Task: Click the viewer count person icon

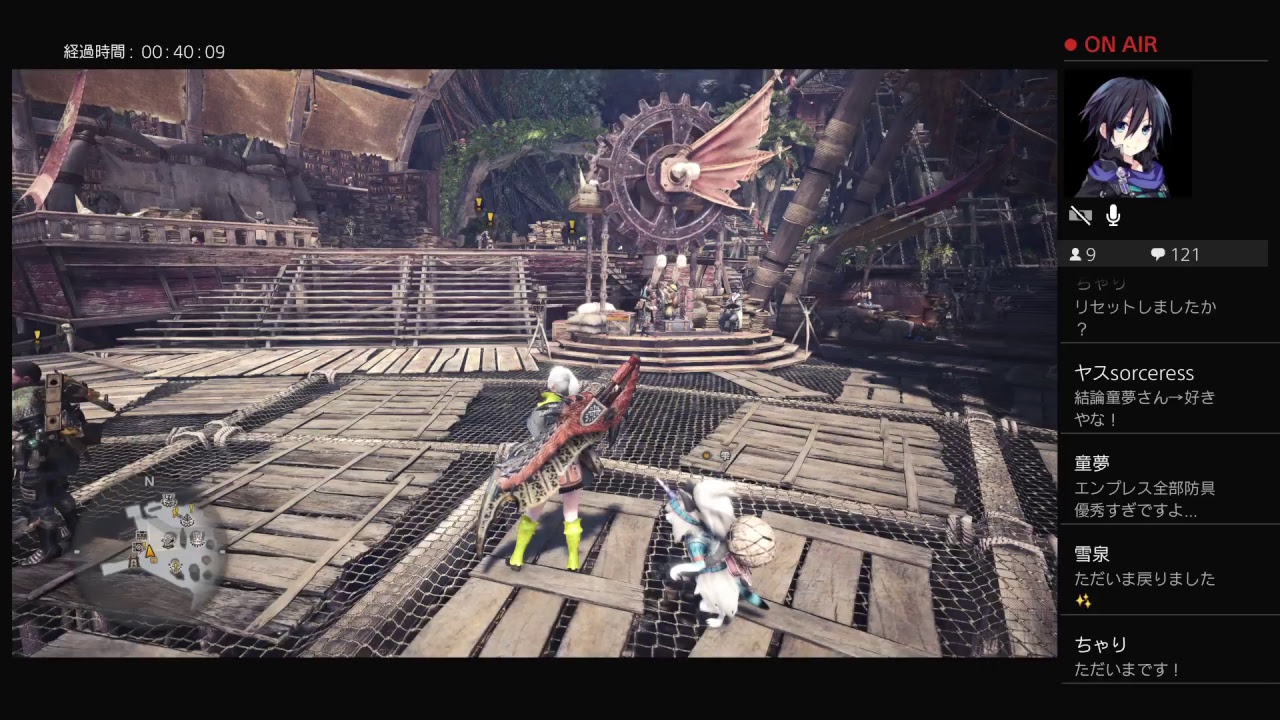Action: (1078, 254)
